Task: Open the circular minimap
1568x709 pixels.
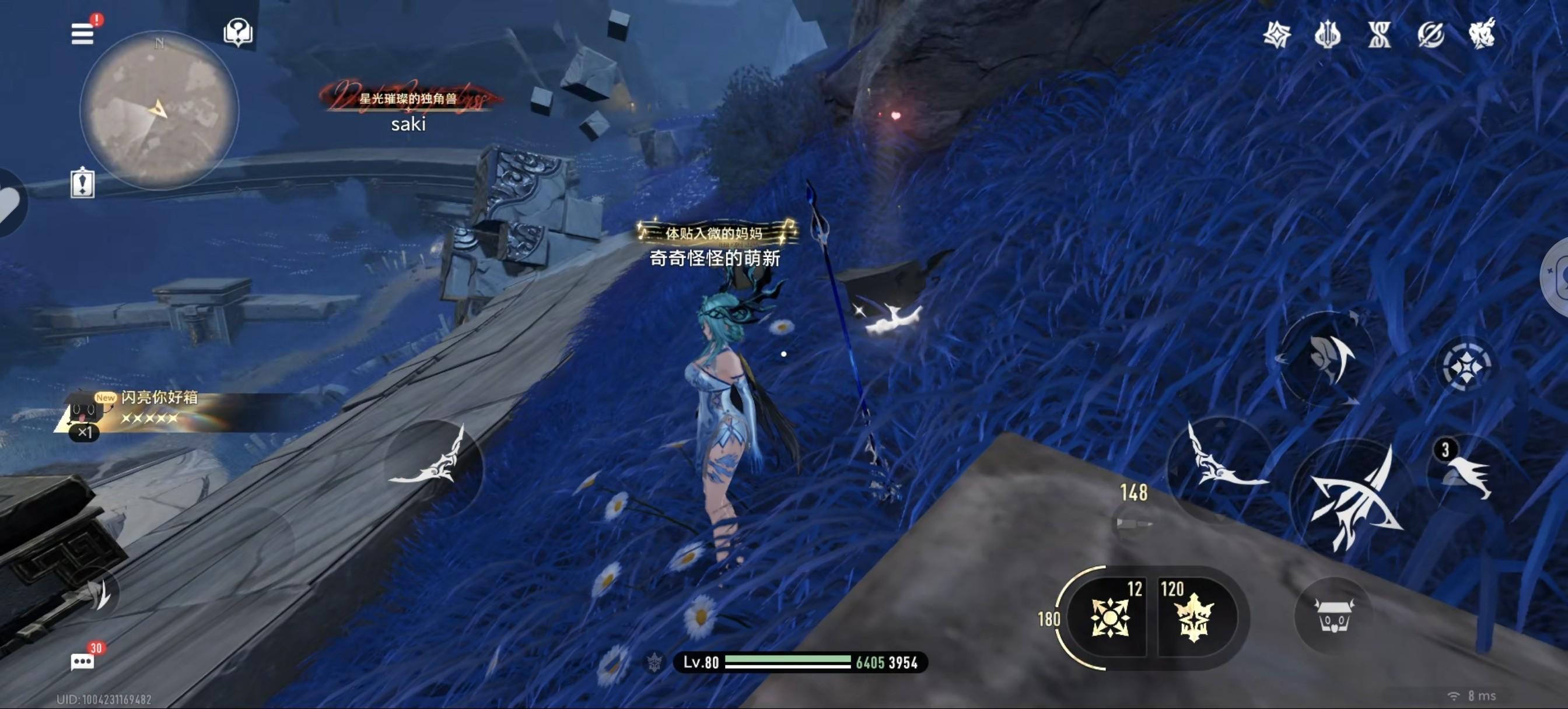Action: tap(159, 110)
